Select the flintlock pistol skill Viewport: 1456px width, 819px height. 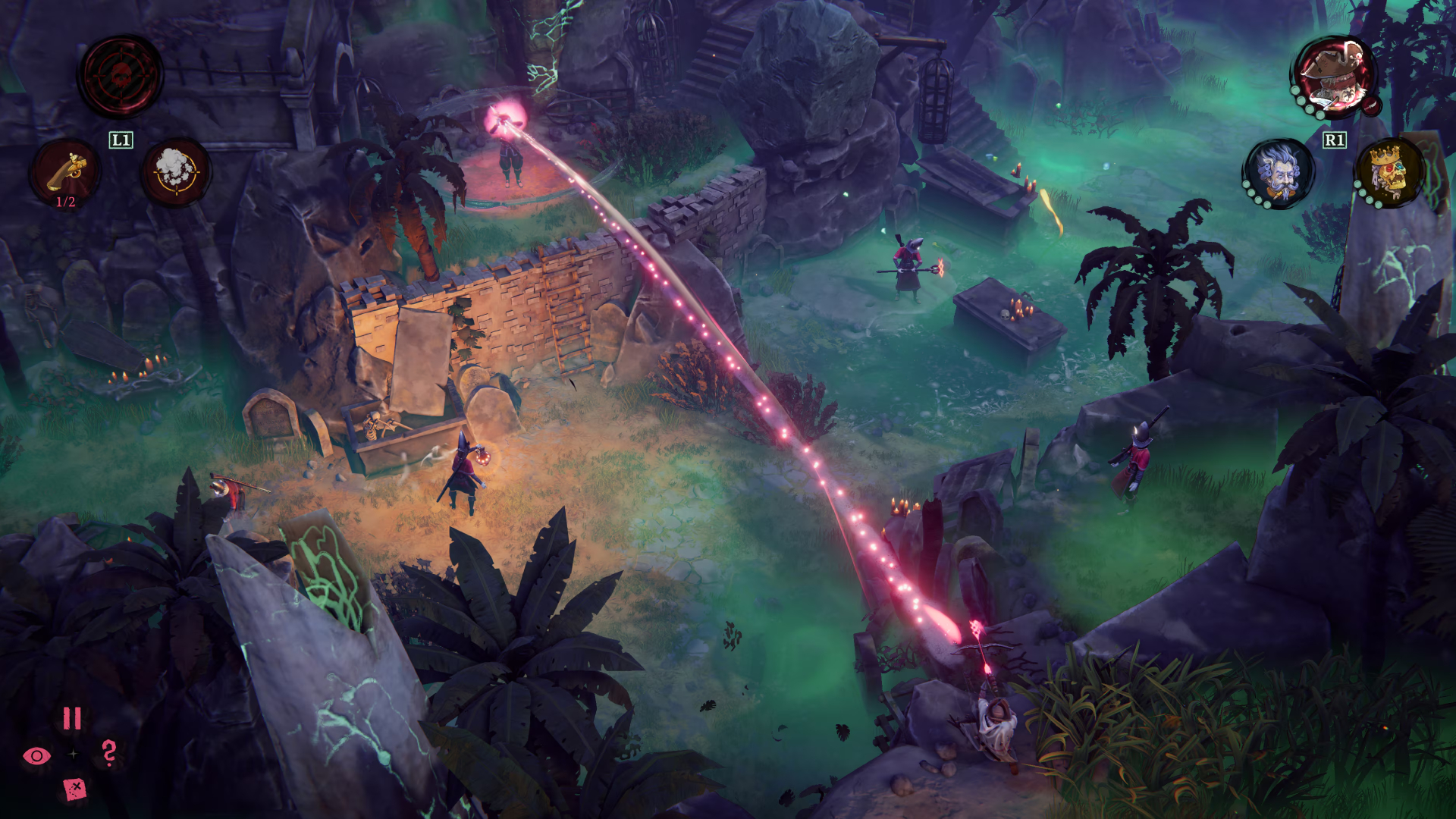[65, 174]
